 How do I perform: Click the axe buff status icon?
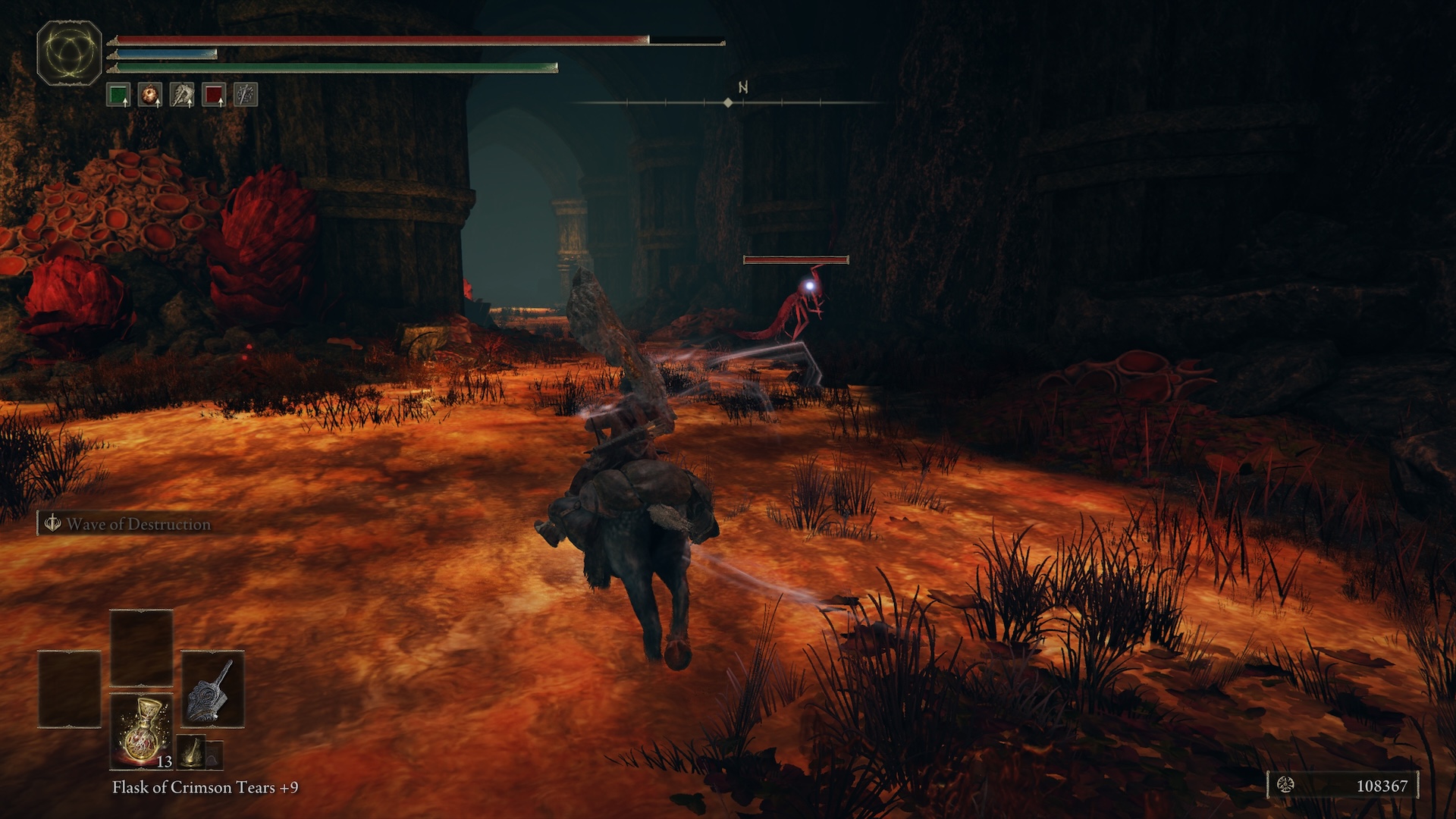point(182,95)
